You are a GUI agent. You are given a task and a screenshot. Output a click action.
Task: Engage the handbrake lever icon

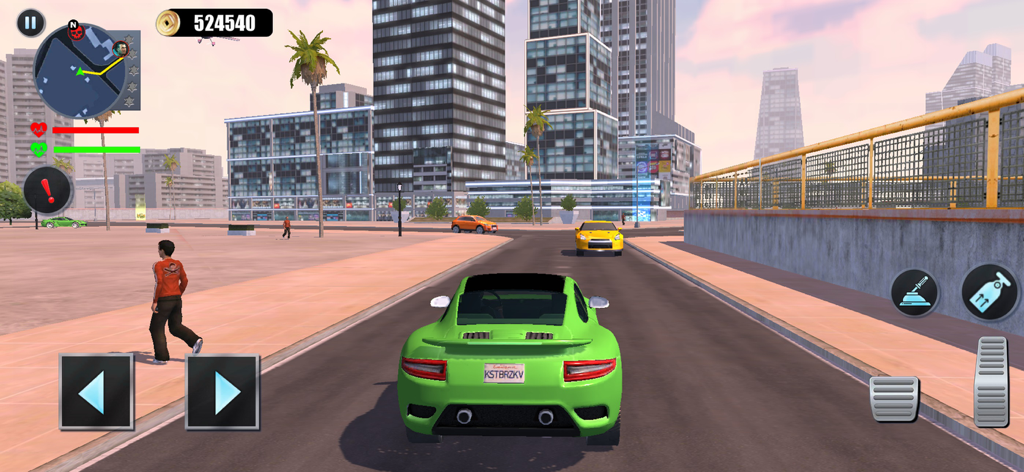[914, 293]
